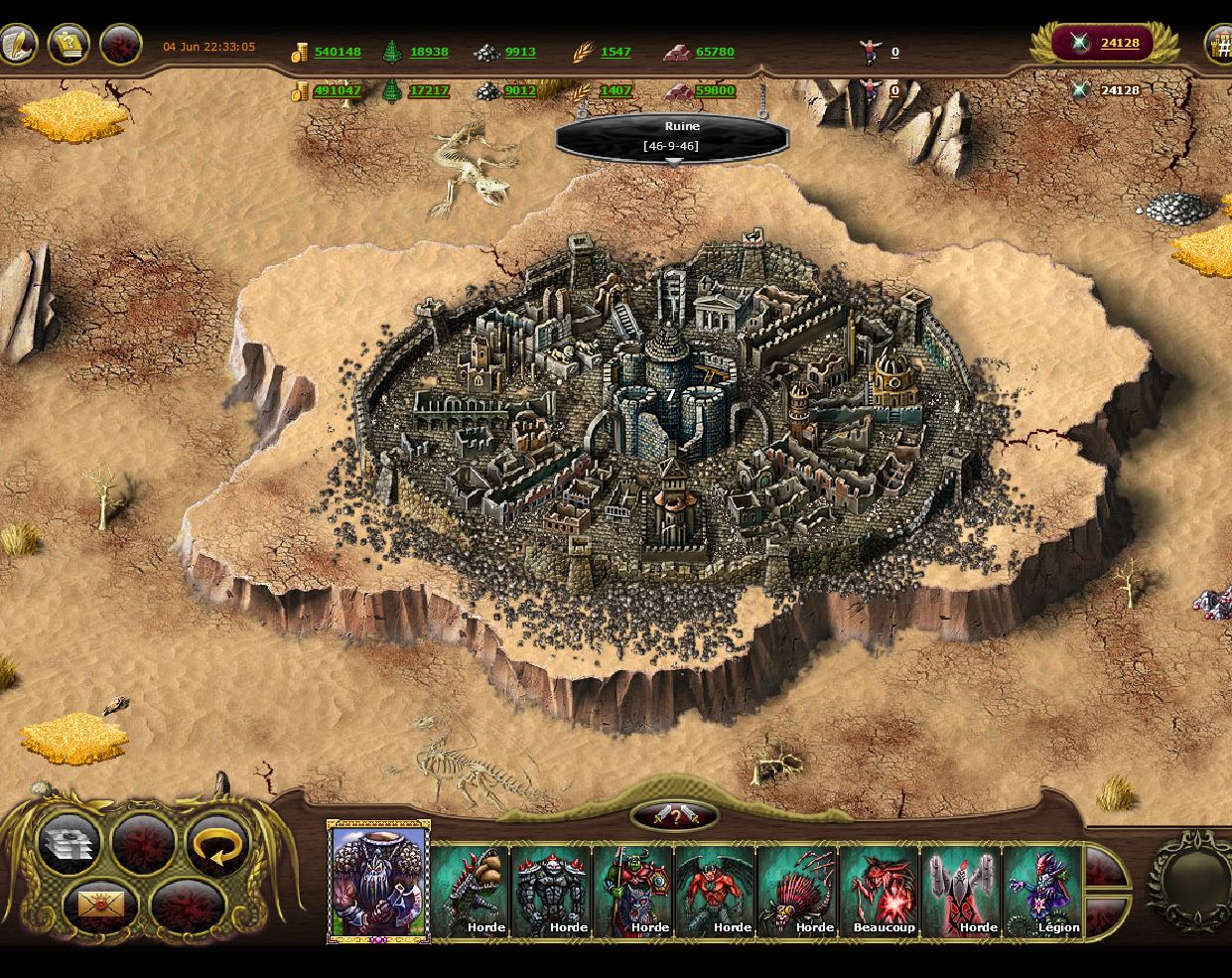Select the armored hero portrait
Image resolution: width=1232 pixels, height=978 pixels.
pyautogui.click(x=378, y=882)
